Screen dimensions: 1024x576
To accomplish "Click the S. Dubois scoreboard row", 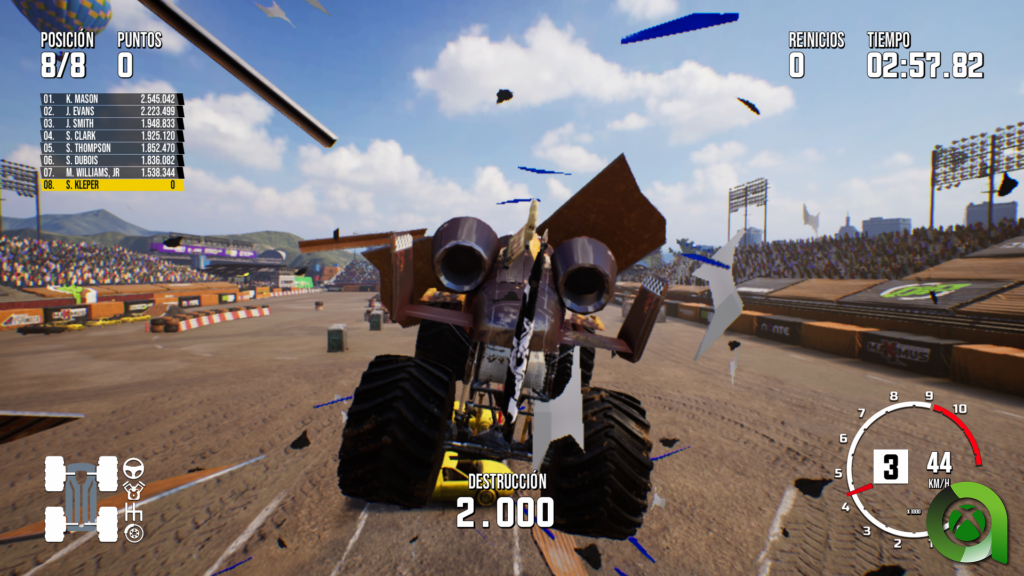I will pyautogui.click(x=111, y=160).
